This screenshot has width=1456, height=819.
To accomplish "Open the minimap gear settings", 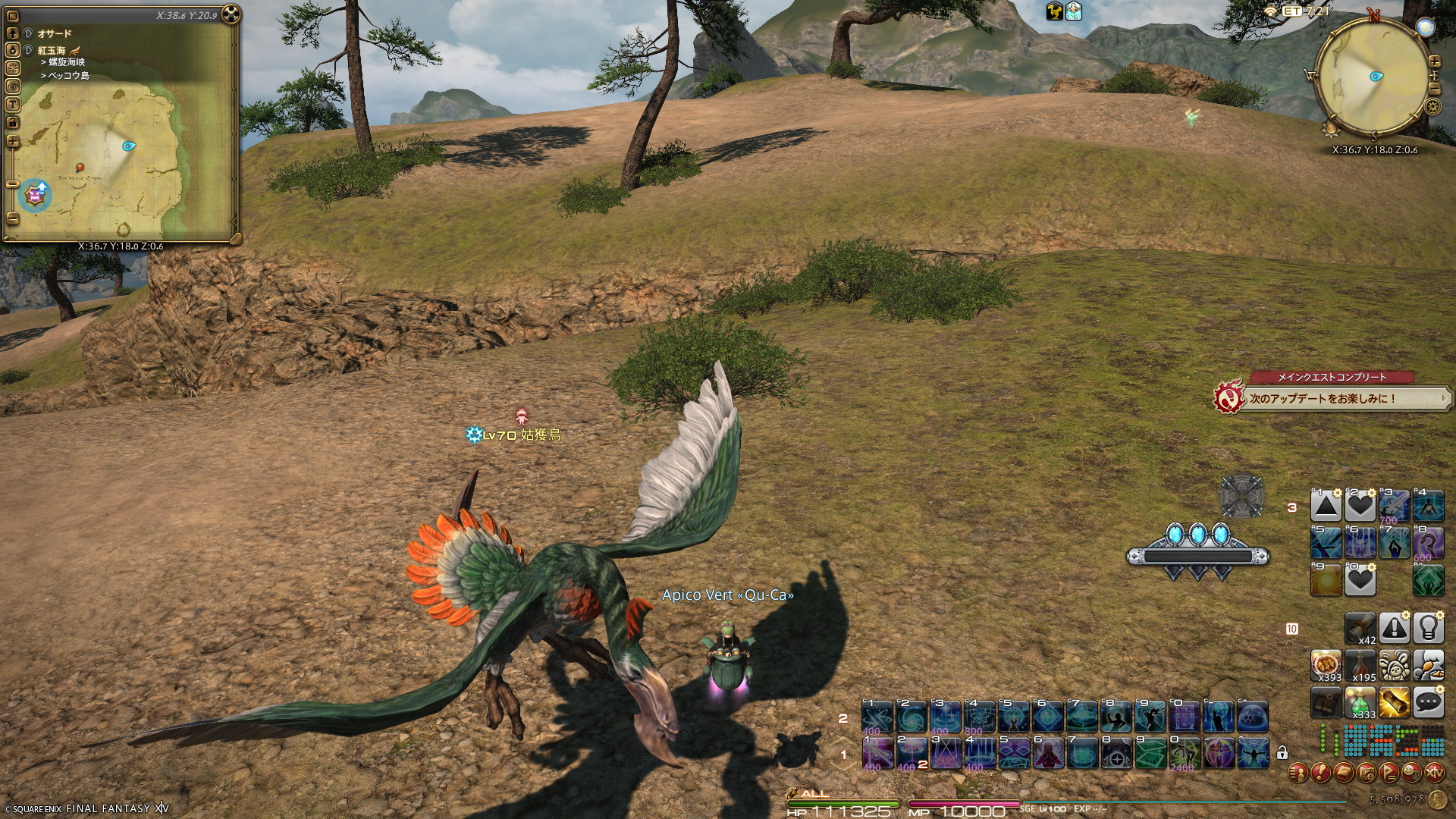I will pyautogui.click(x=1432, y=107).
